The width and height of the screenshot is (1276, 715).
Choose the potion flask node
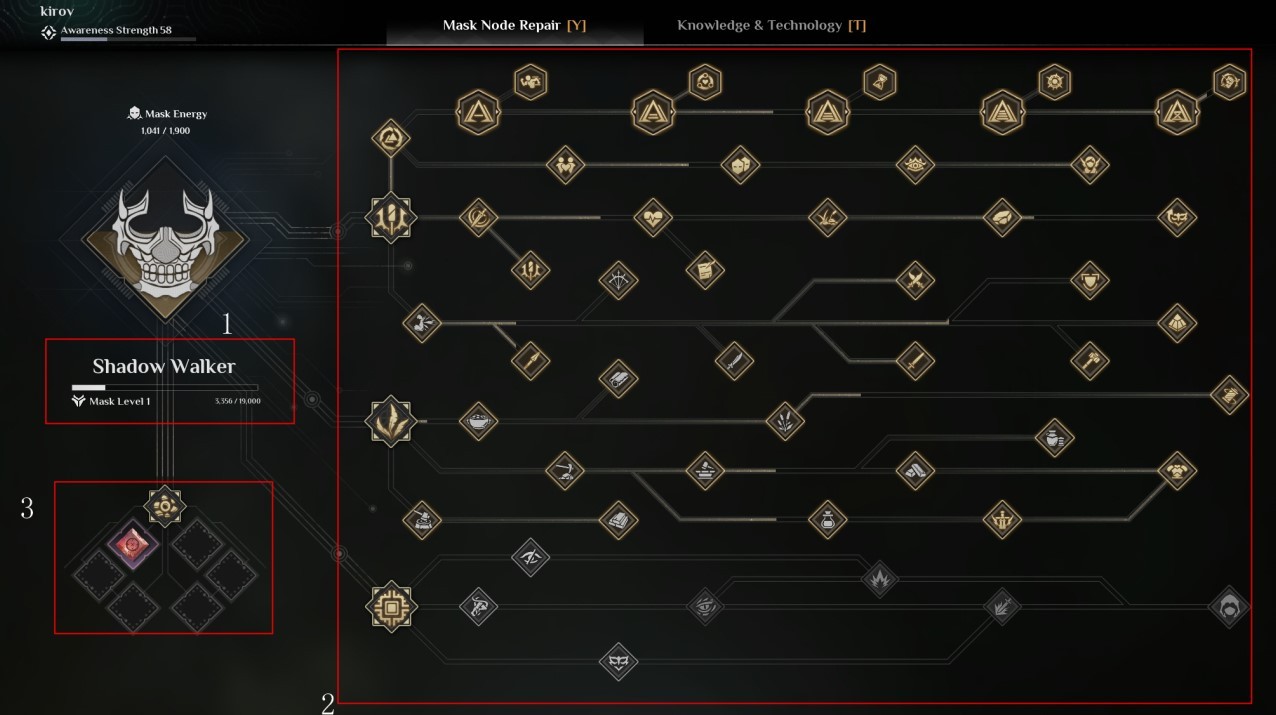(x=827, y=519)
